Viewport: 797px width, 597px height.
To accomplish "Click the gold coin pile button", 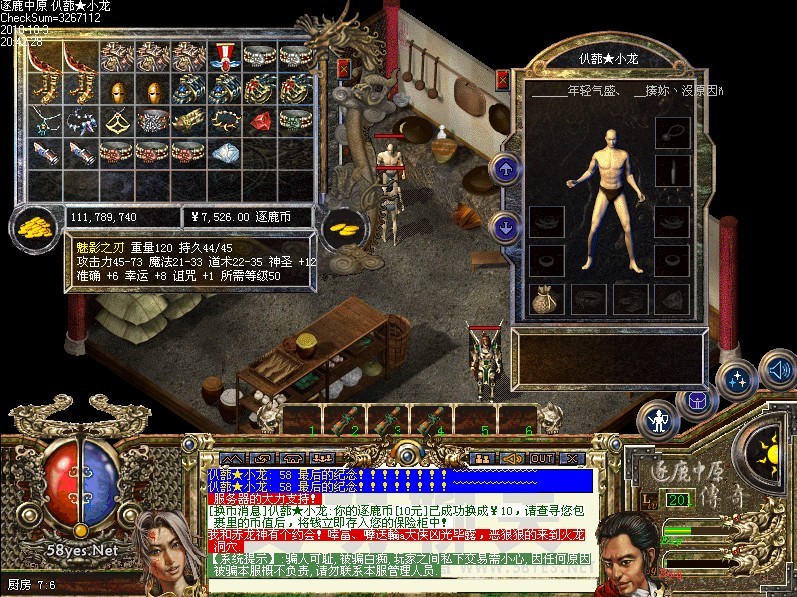I will click(36, 226).
